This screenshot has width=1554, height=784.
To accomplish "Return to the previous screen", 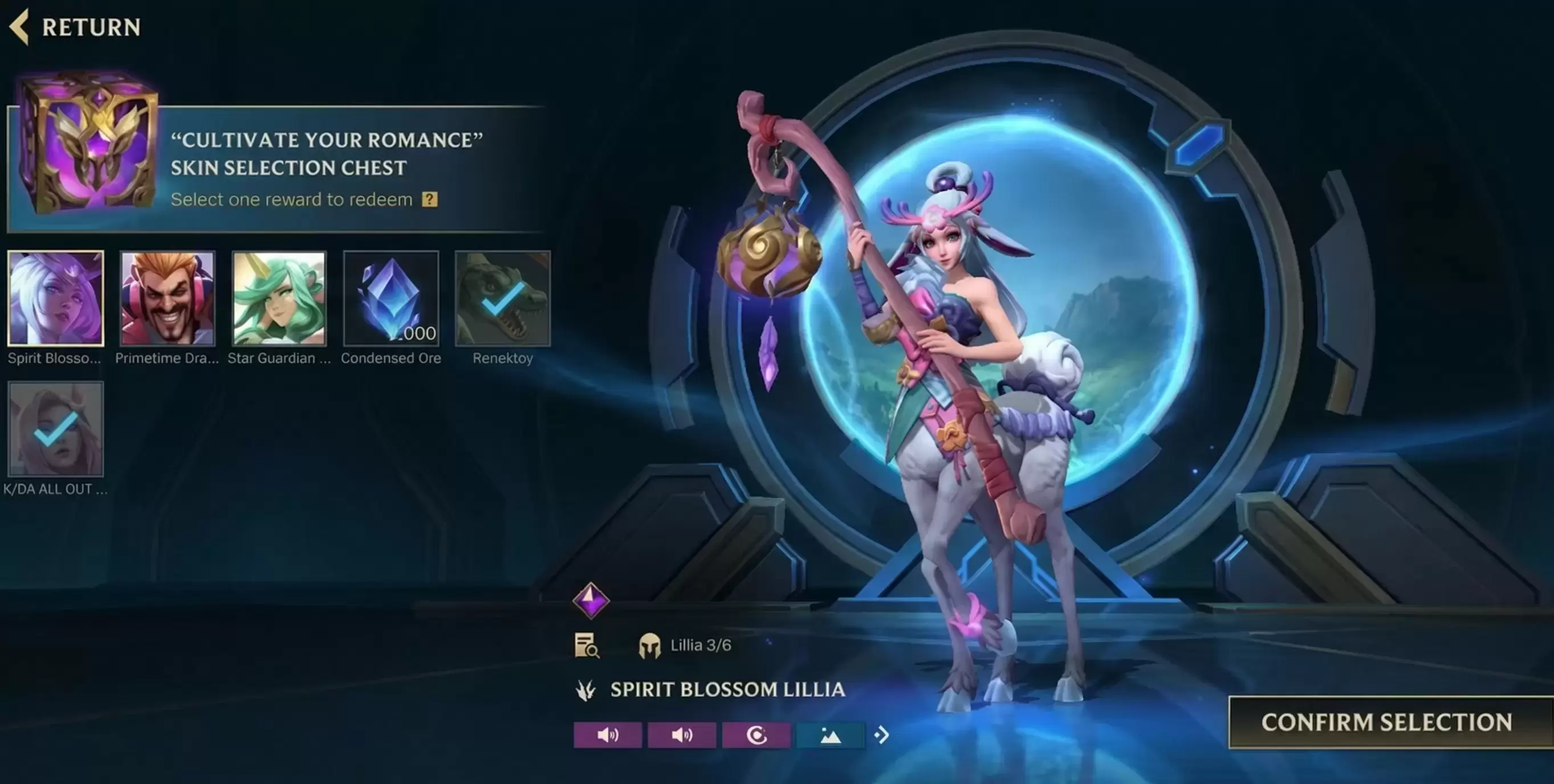I will (x=75, y=27).
